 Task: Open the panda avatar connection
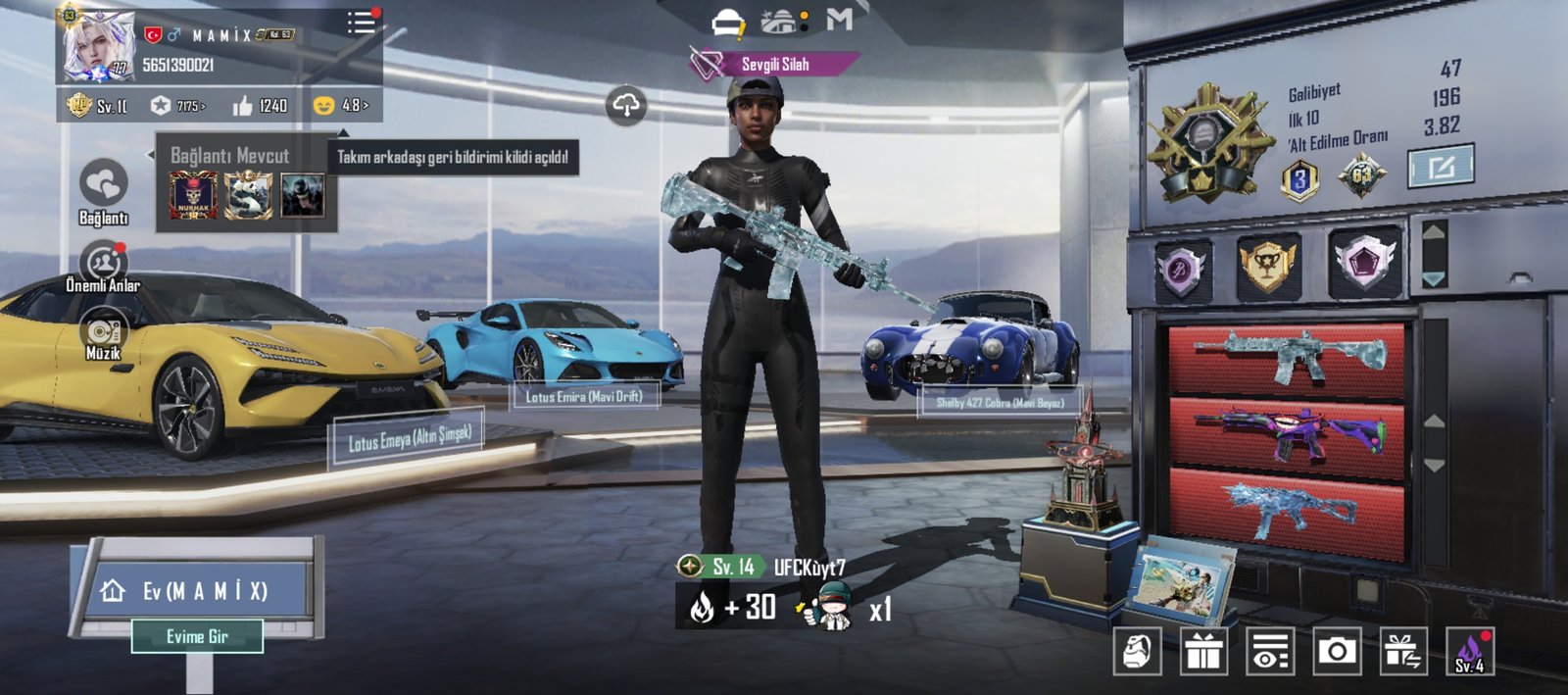click(248, 195)
